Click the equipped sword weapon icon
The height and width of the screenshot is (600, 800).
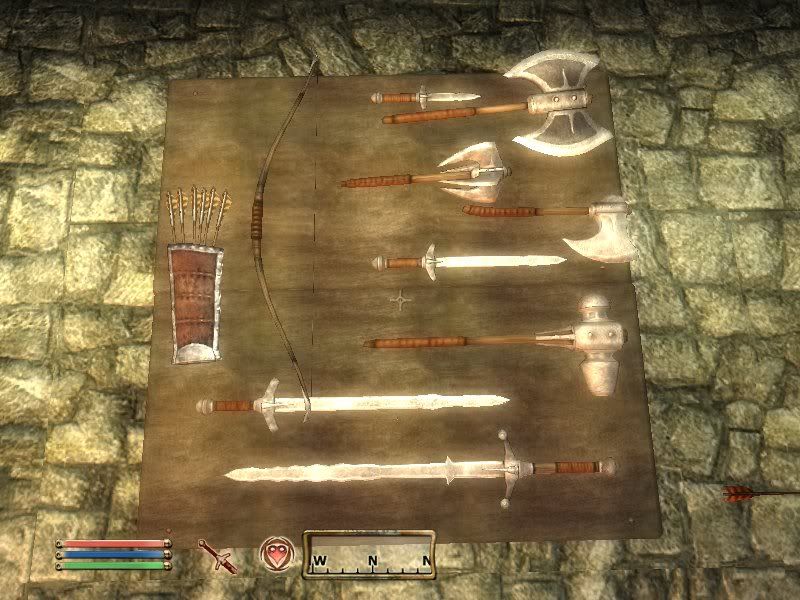tap(214, 553)
